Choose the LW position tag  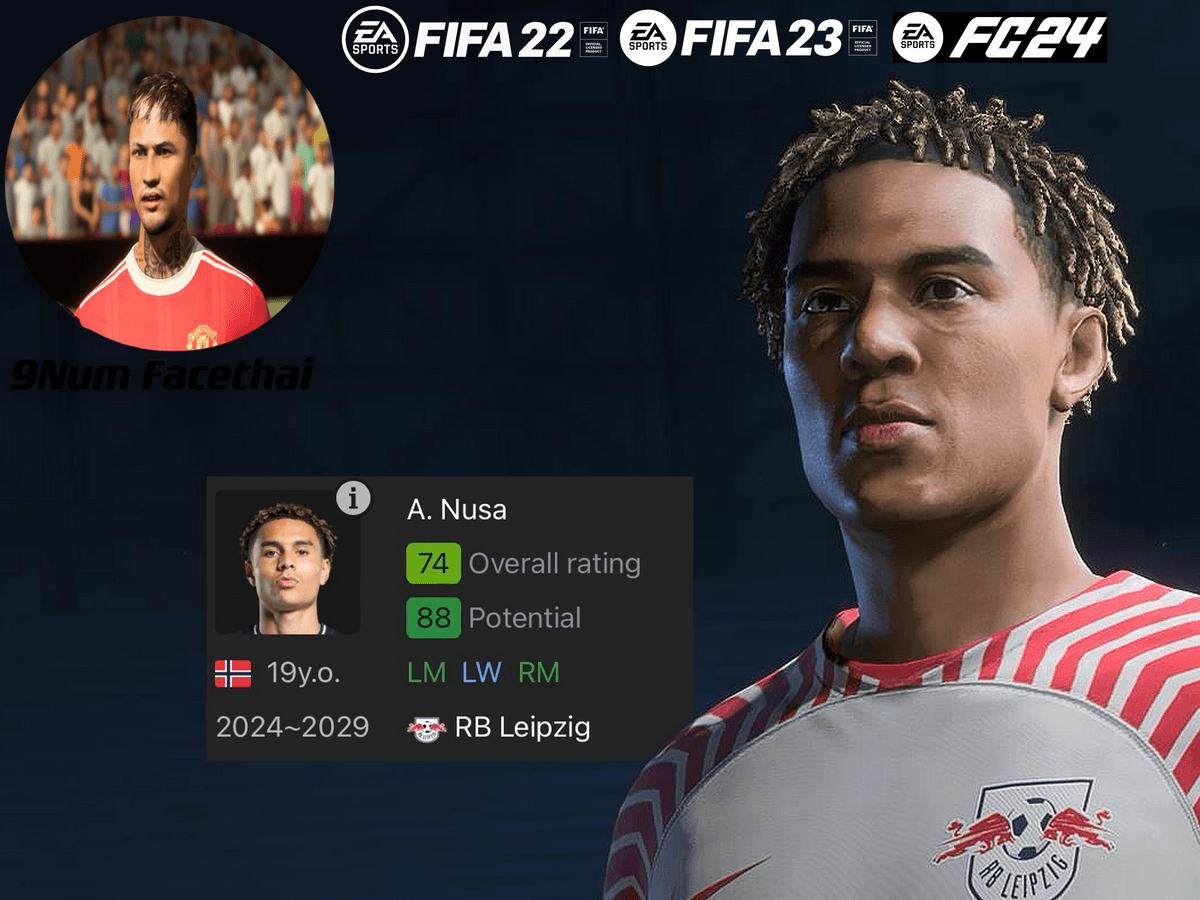[481, 672]
